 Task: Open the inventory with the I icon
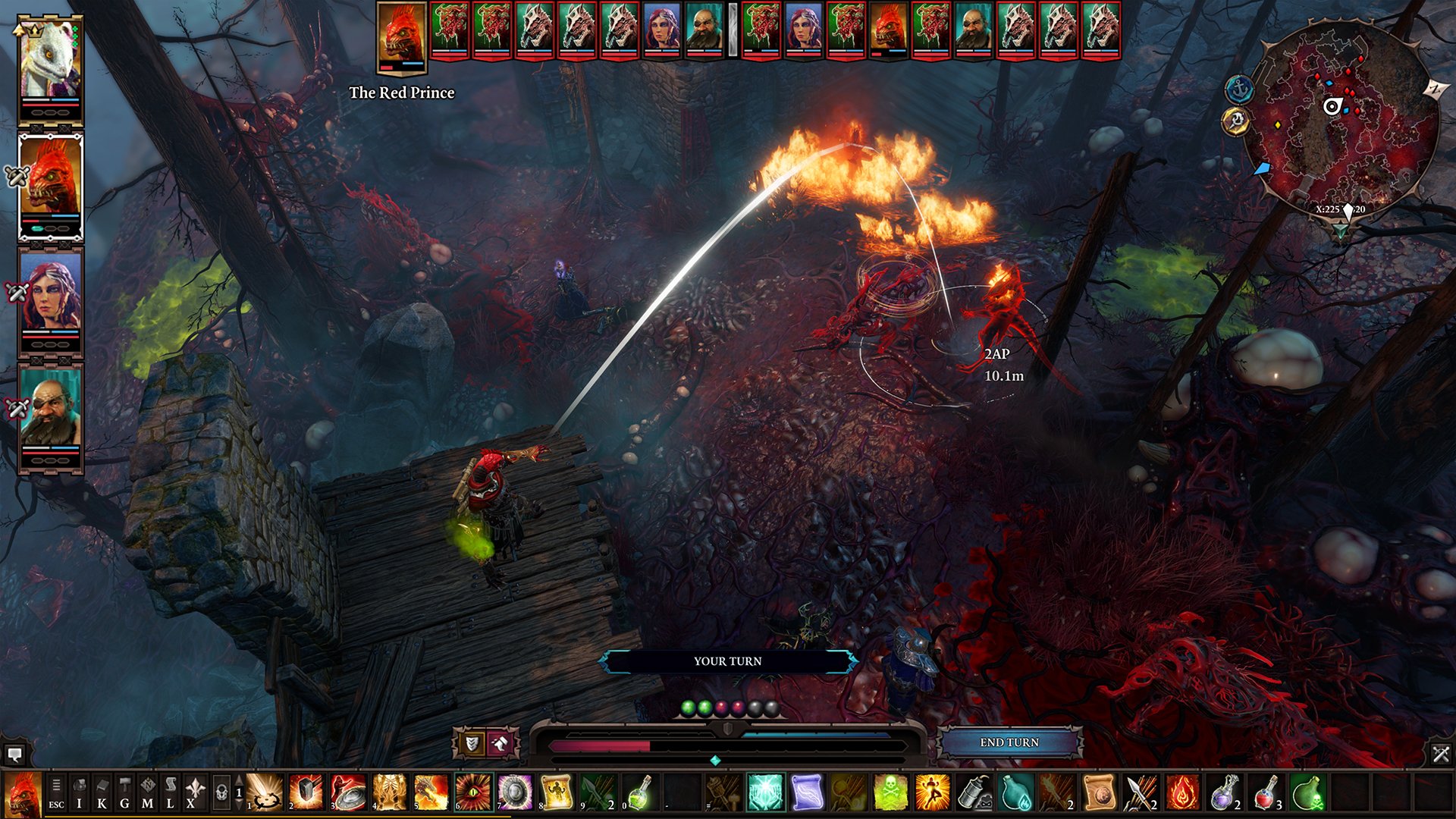tap(80, 792)
